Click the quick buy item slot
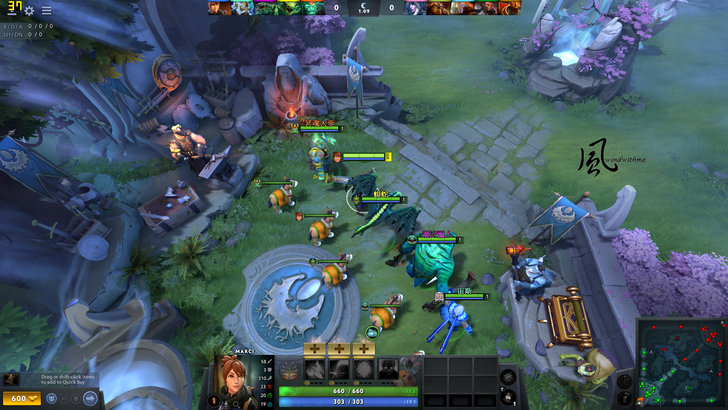 pyautogui.click(x=12, y=379)
